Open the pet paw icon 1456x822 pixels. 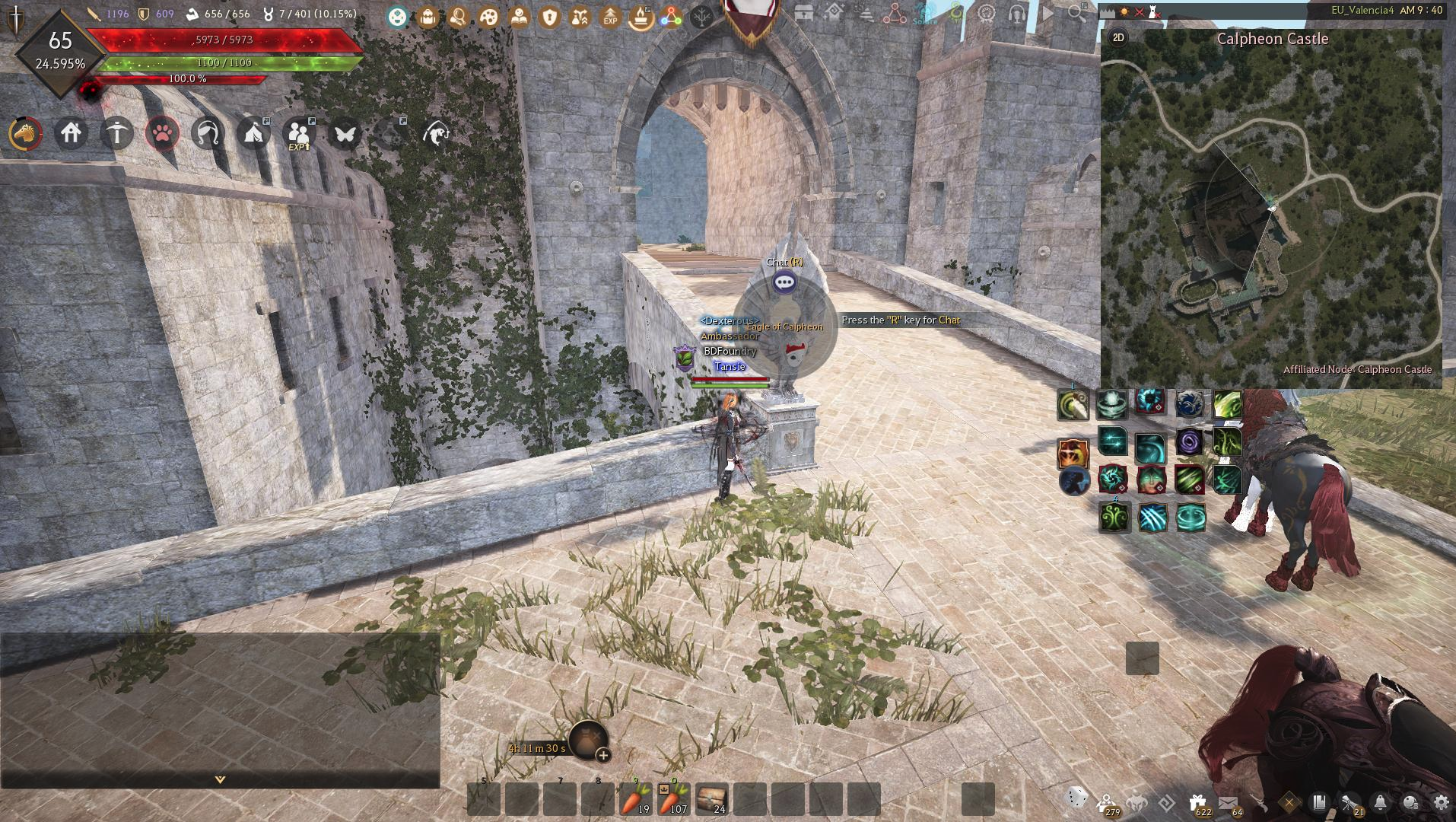click(x=162, y=134)
